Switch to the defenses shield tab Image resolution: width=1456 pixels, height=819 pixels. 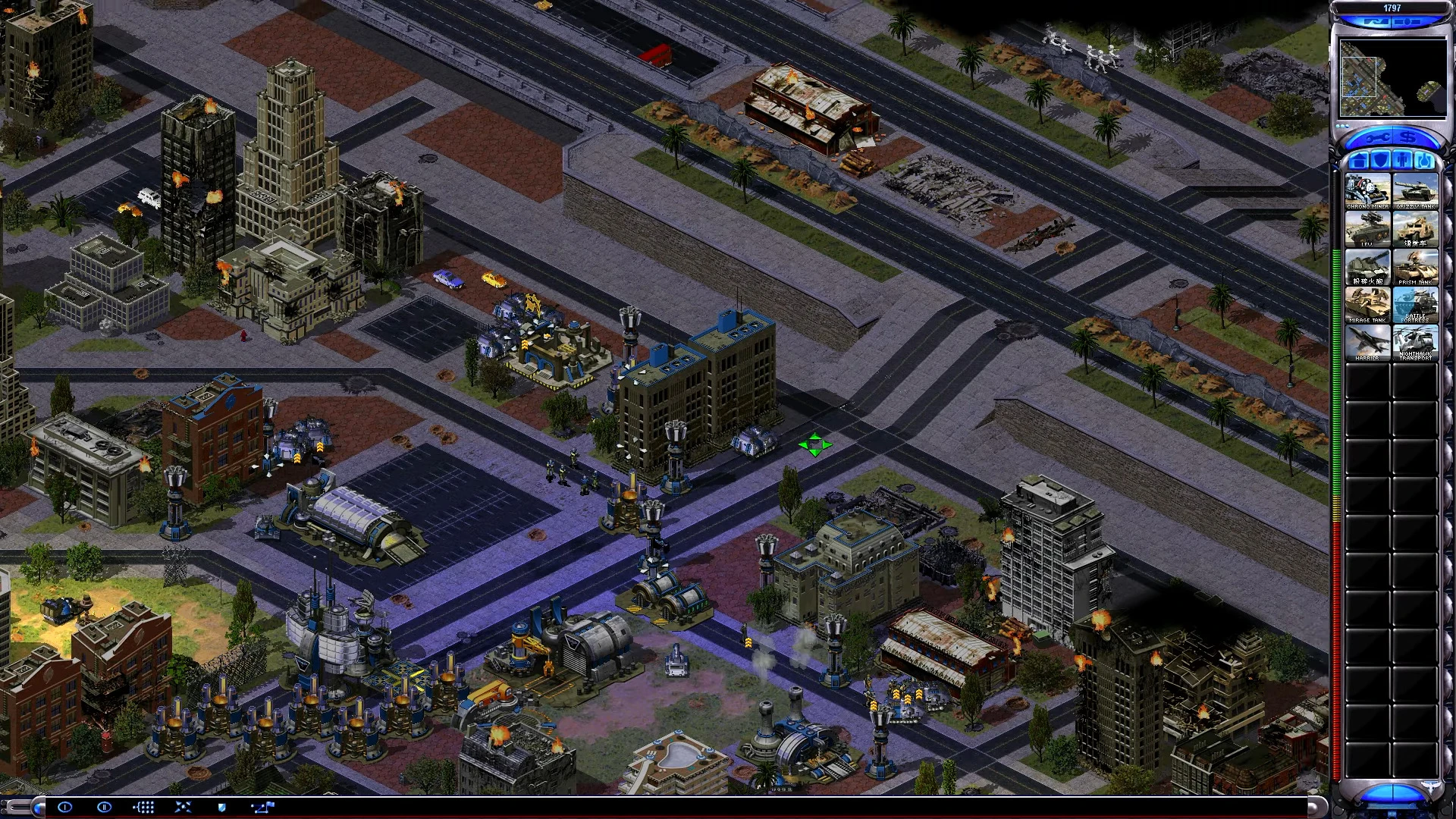tap(1381, 161)
